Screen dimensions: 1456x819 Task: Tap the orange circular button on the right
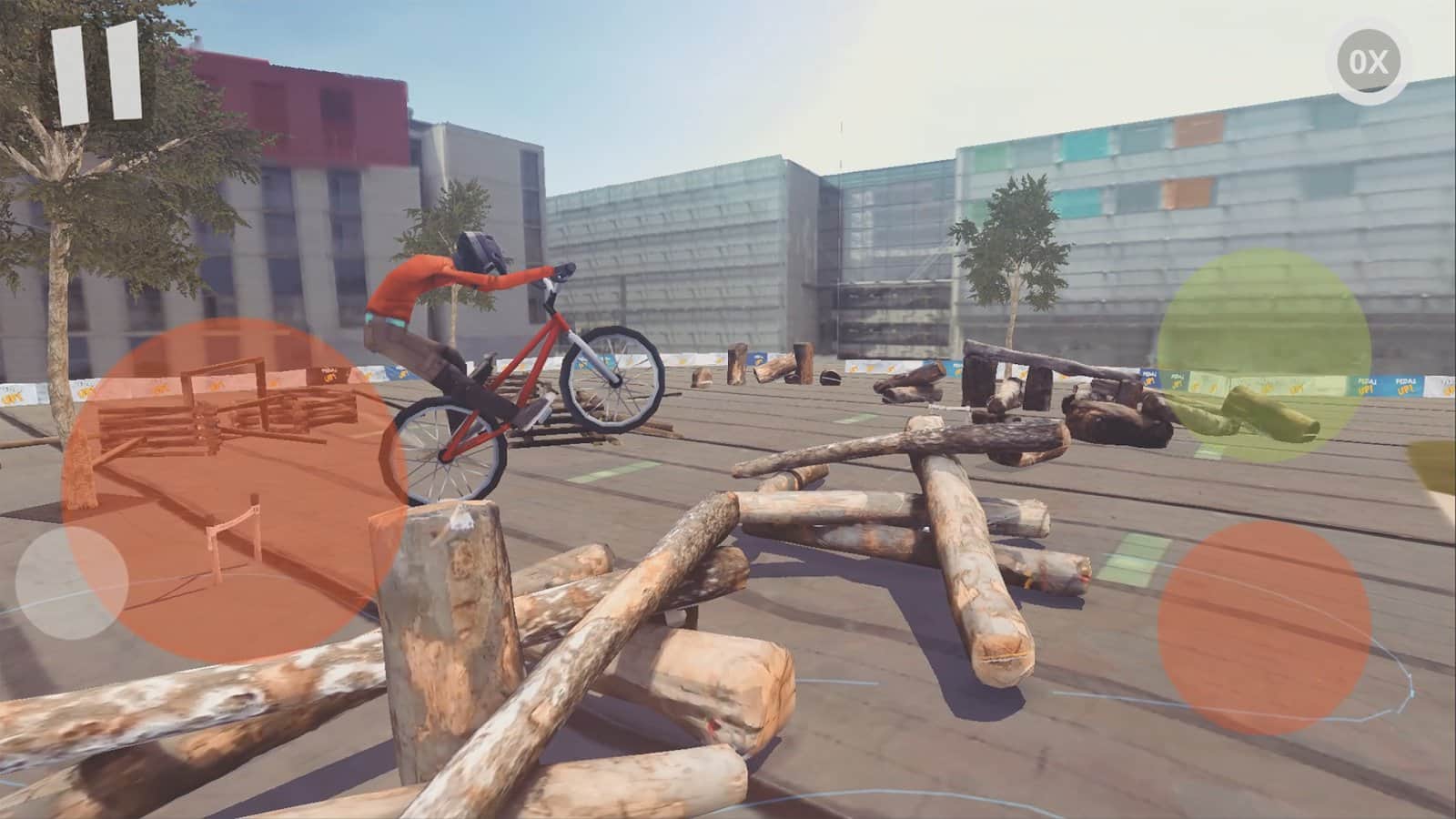1264,628
